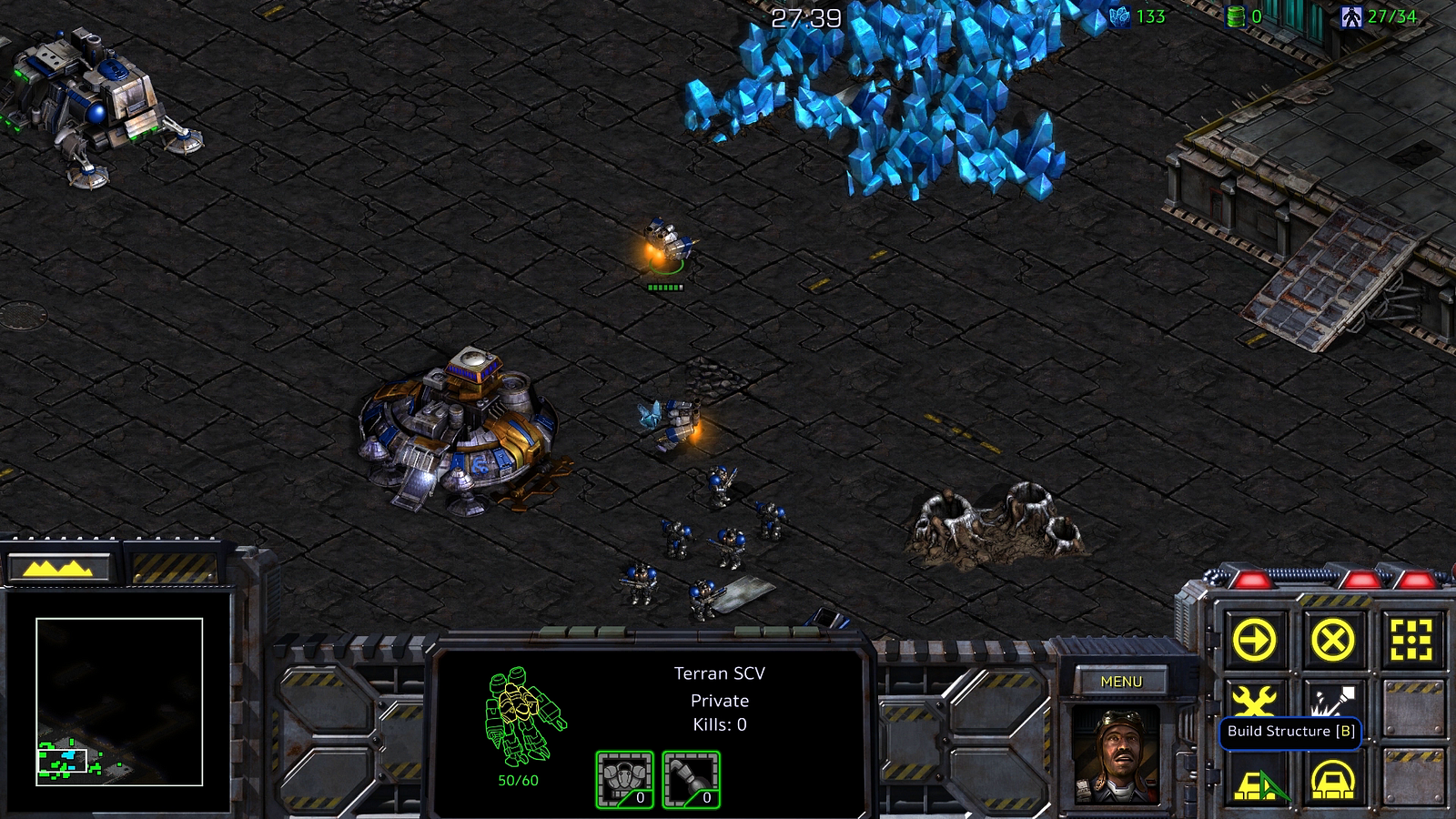Activate the Stop command icon
Screen dimensions: 1456x819
[x=1332, y=640]
